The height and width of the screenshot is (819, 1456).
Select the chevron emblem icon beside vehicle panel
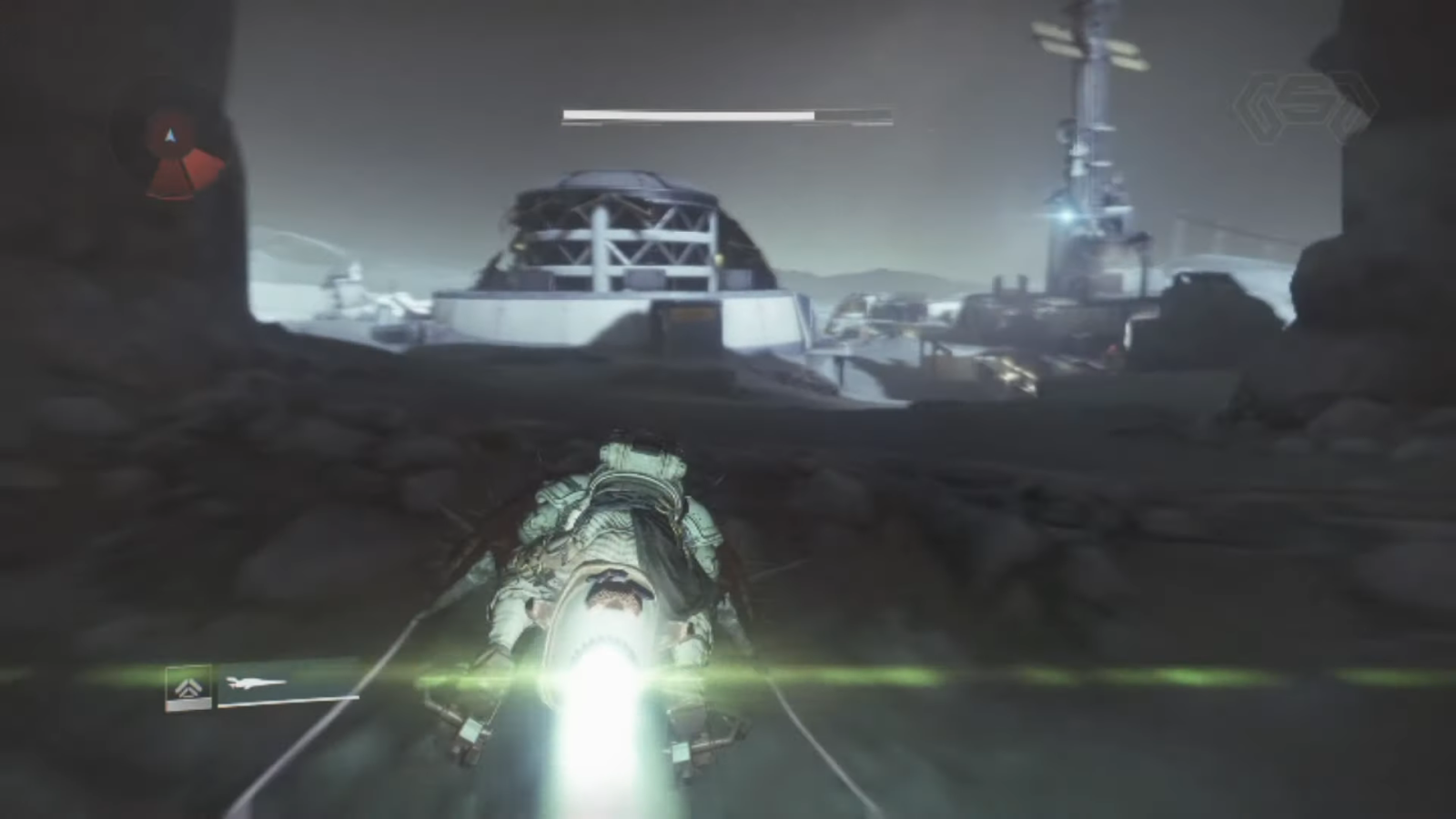[x=188, y=687]
